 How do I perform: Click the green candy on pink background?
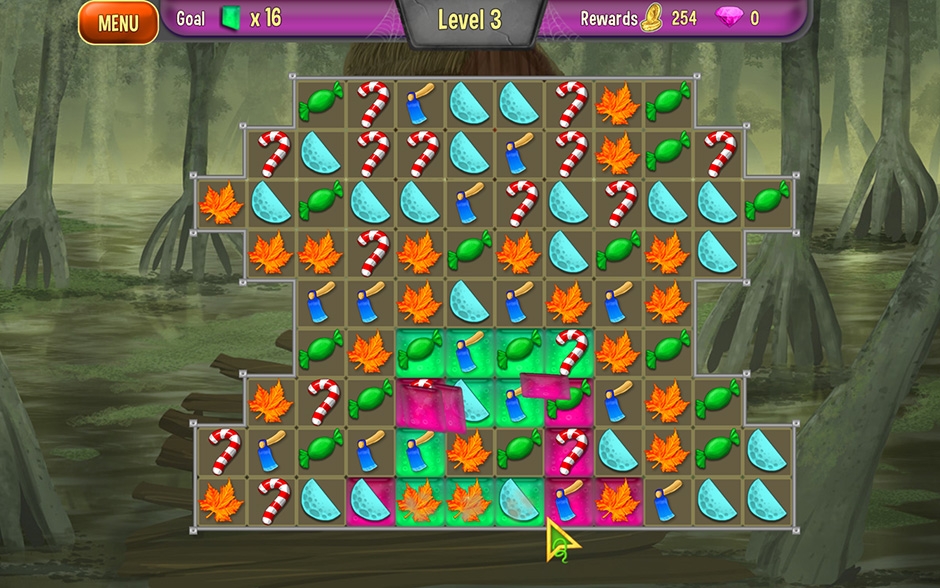[x=568, y=400]
